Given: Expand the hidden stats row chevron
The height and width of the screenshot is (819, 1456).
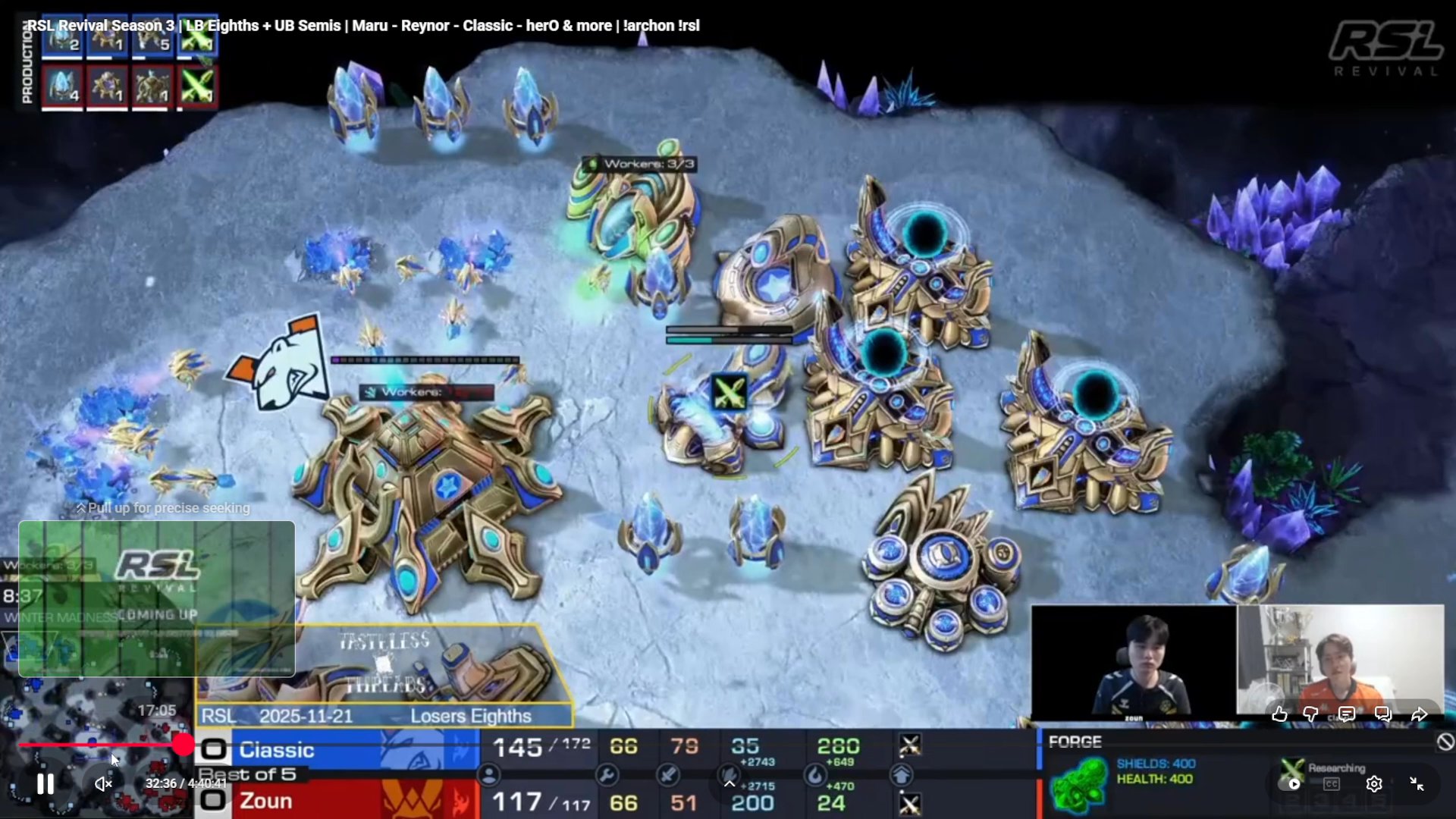Looking at the screenshot, I should pos(729,782).
